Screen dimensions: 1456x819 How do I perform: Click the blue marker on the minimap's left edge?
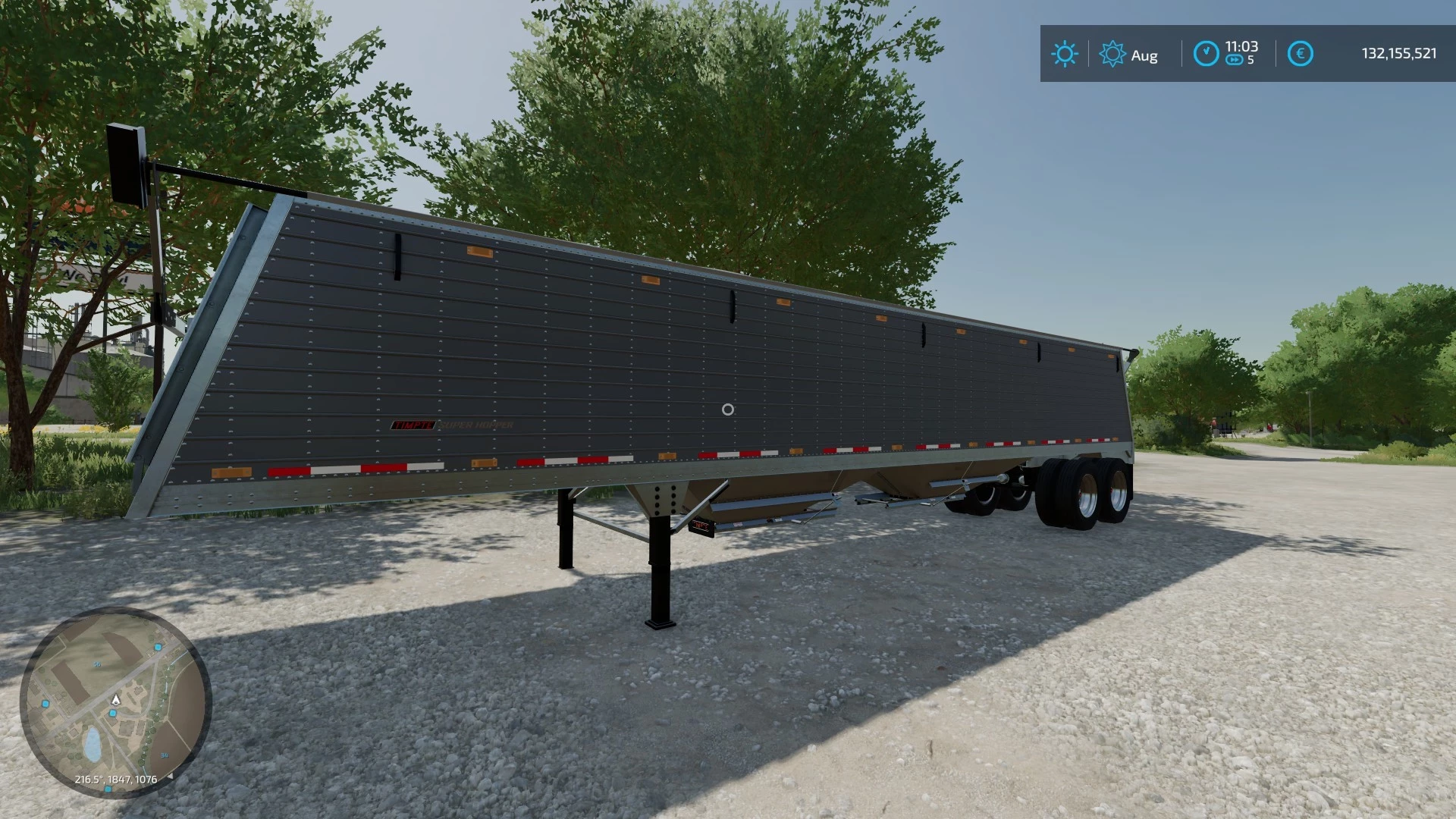(x=45, y=703)
